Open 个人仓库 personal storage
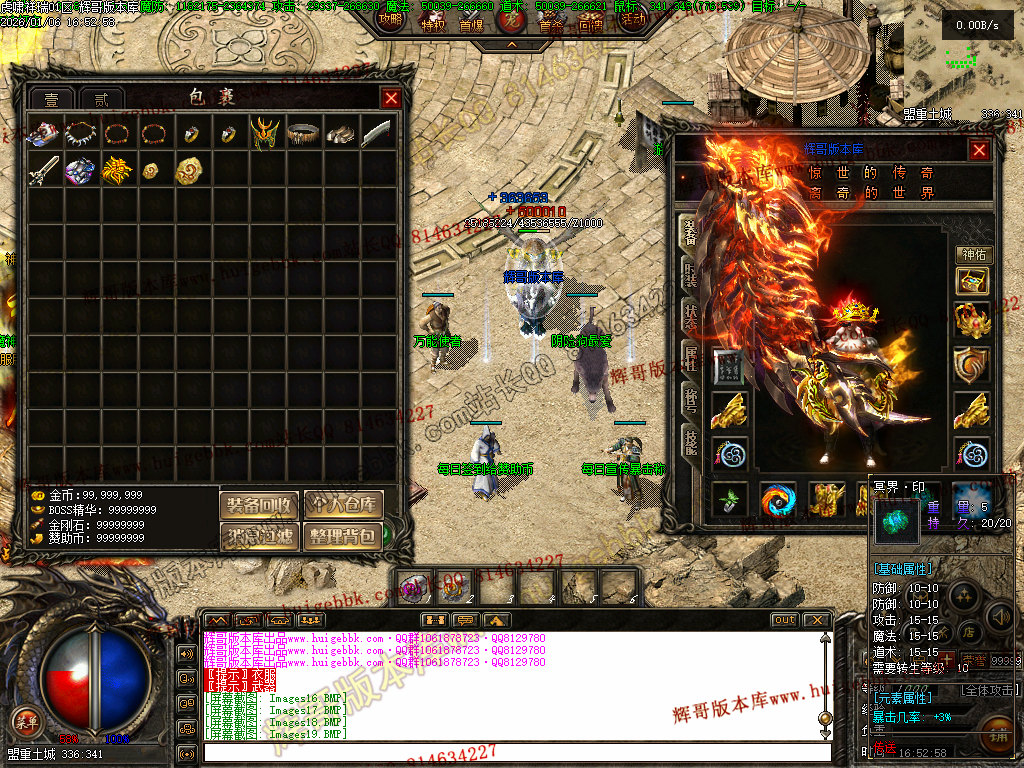Screen dimensions: 1024x768 (x=343, y=505)
